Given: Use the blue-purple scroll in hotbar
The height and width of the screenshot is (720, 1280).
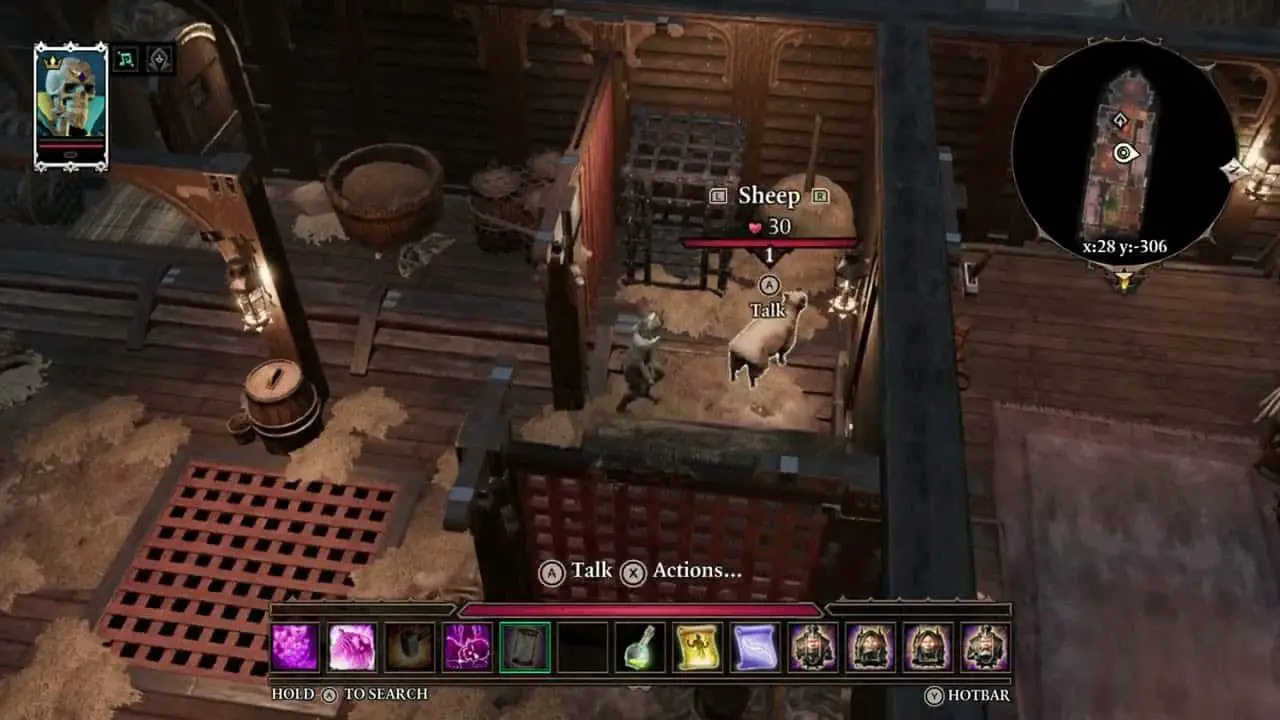Looking at the screenshot, I should point(755,647).
